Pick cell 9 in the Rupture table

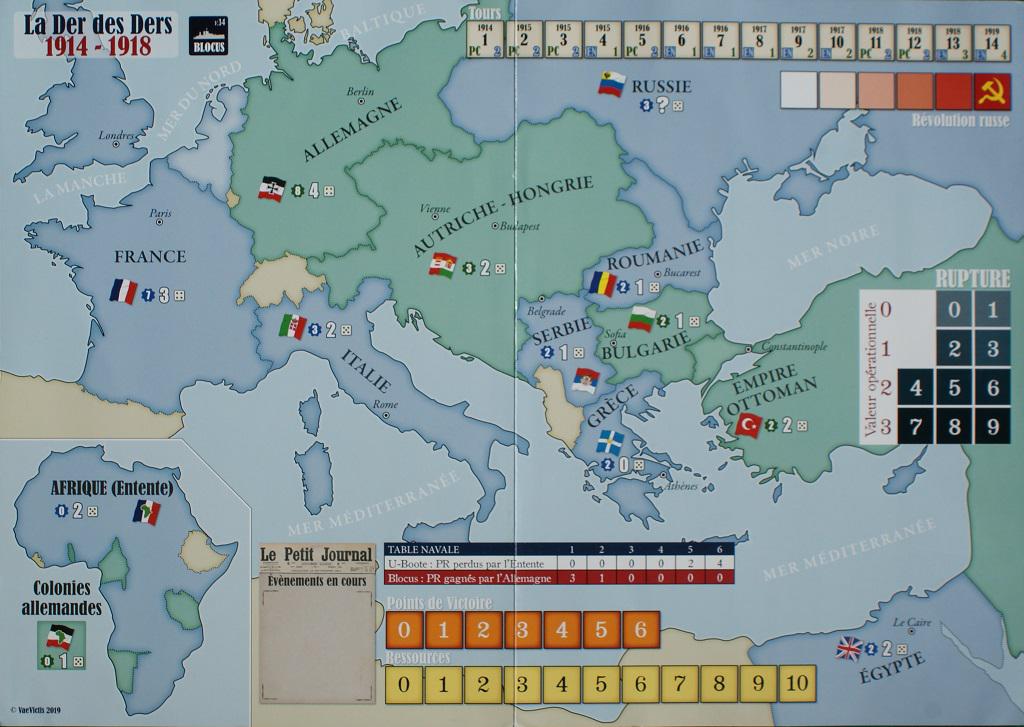(x=992, y=426)
